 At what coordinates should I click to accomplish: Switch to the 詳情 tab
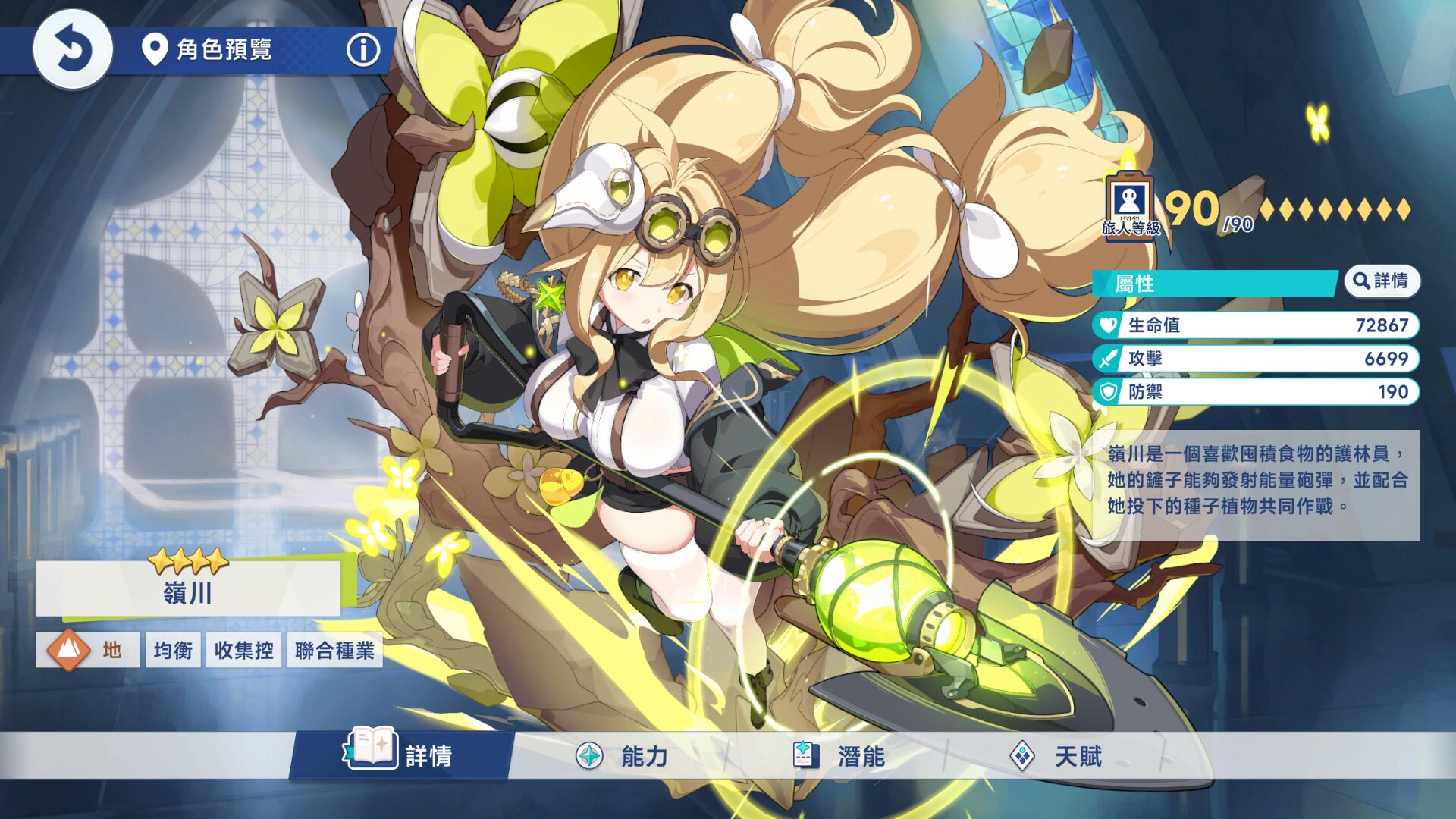pos(402,755)
